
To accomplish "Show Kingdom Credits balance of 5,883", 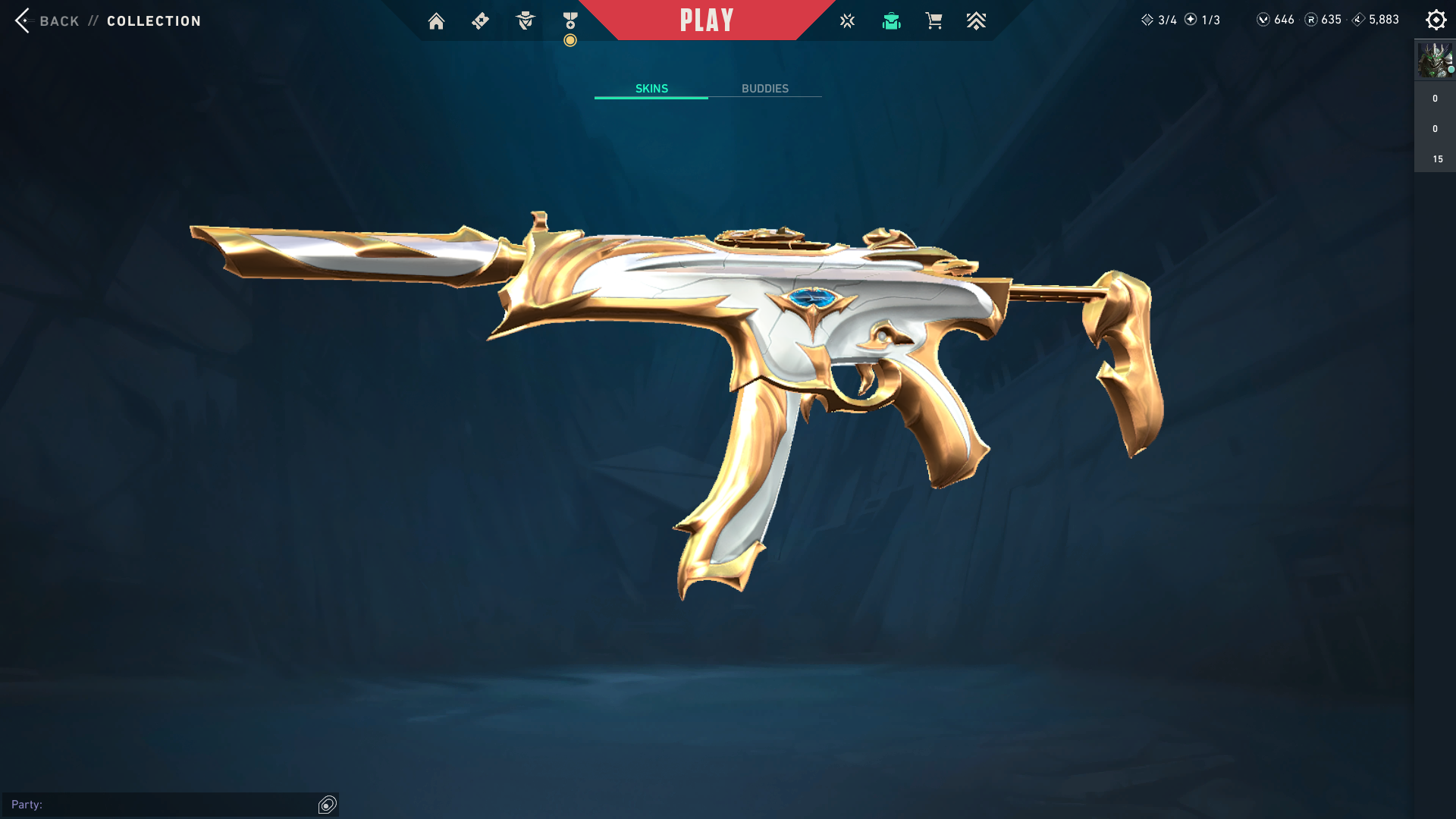I will [1376, 20].
